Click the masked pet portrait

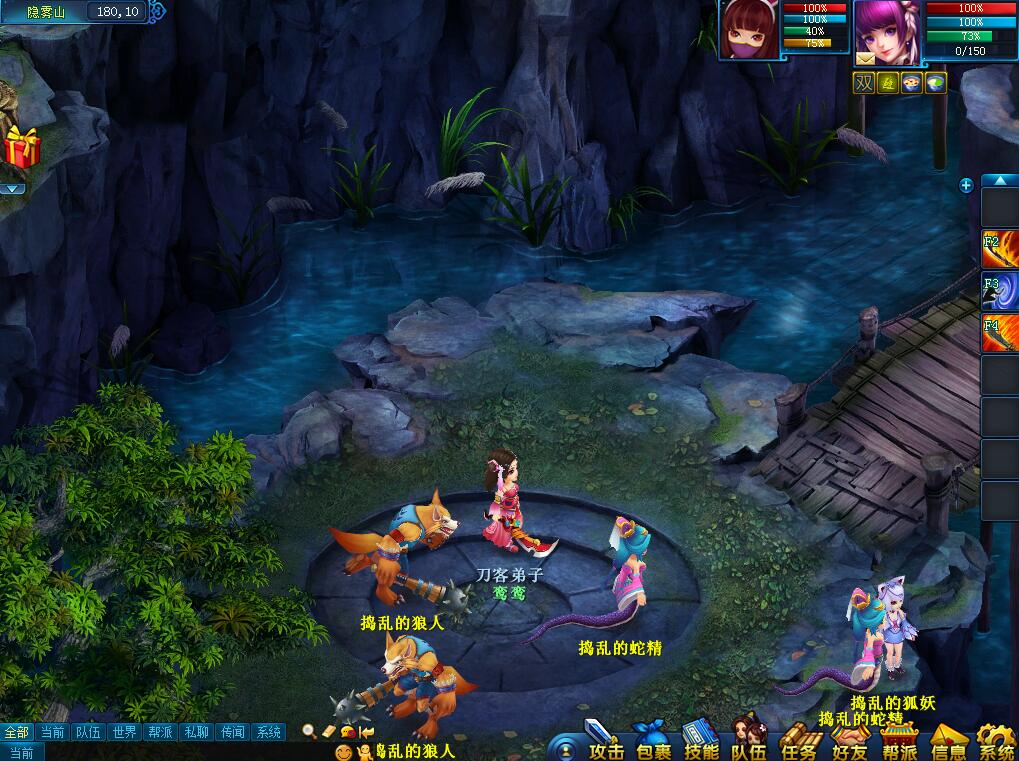746,30
